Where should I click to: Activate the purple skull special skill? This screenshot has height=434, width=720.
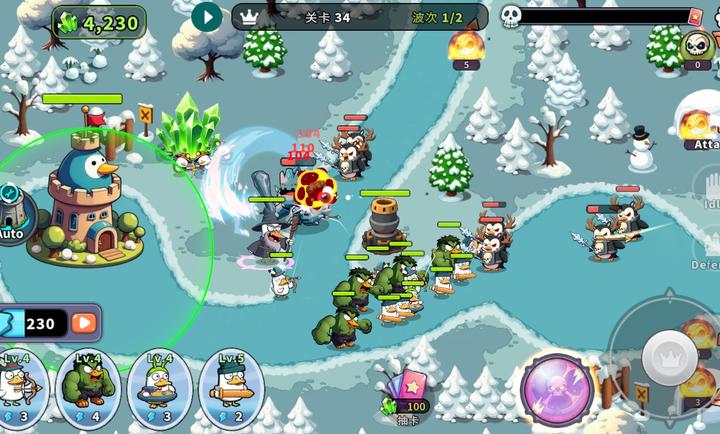pyautogui.click(x=557, y=390)
